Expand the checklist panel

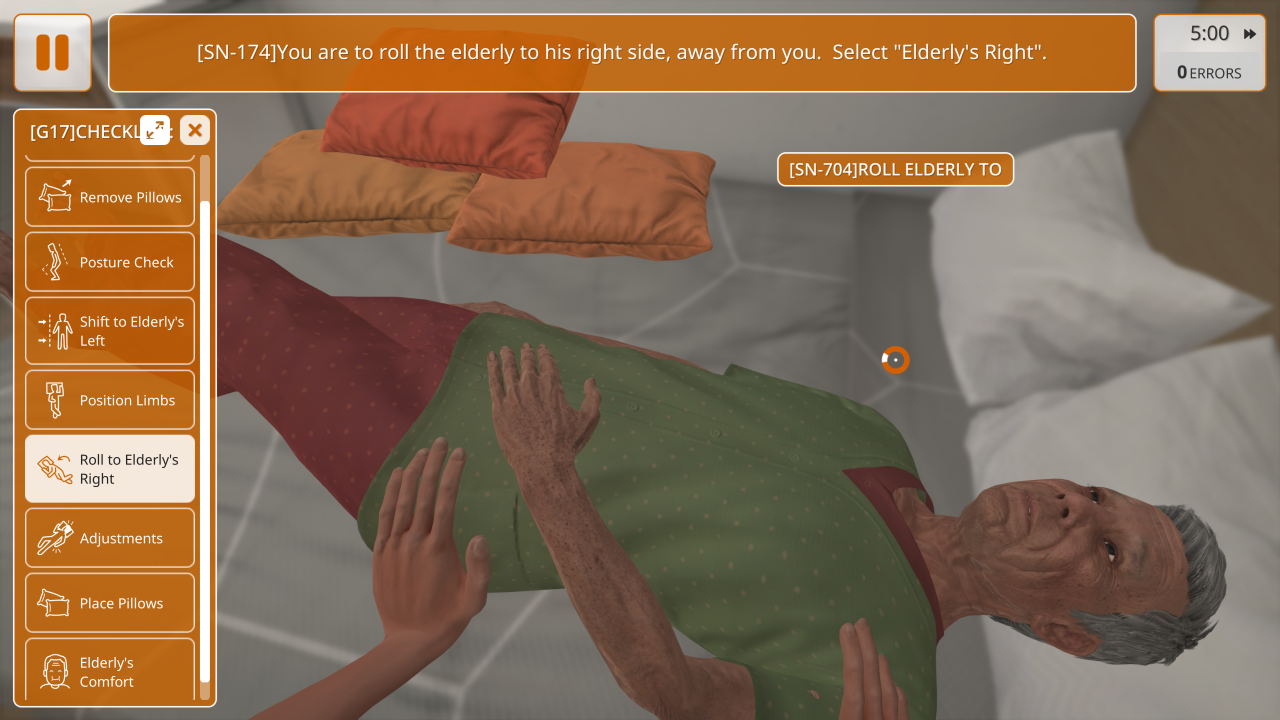155,130
